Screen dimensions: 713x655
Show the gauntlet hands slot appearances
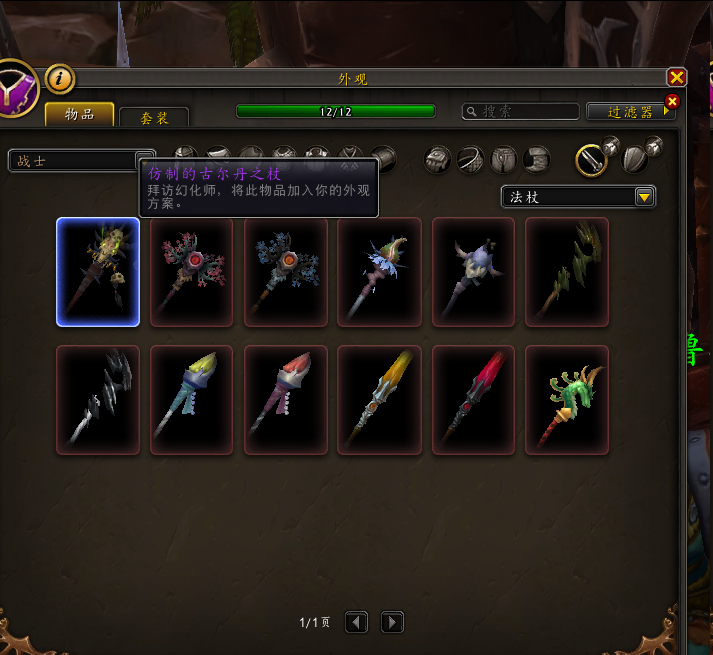[437, 159]
